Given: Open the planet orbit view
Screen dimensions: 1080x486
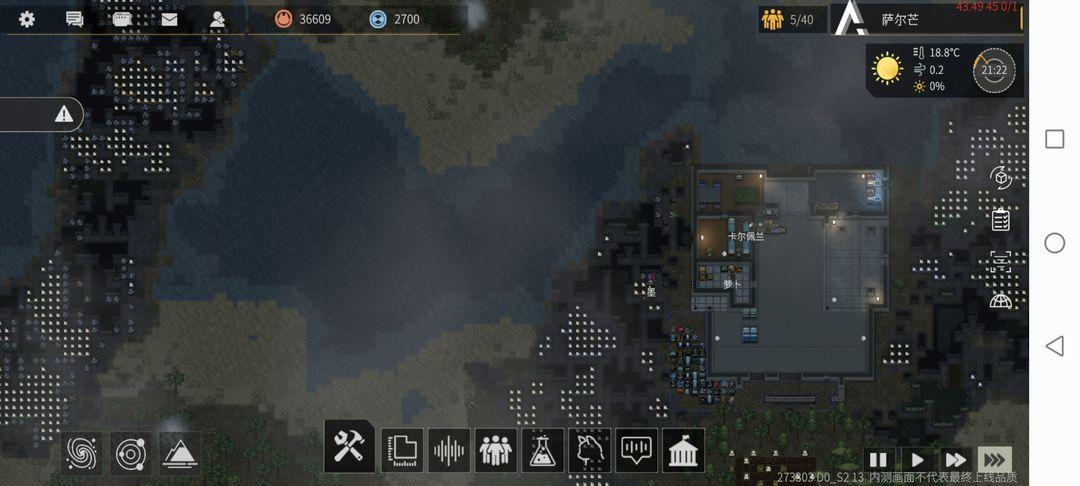Looking at the screenshot, I should [131, 453].
